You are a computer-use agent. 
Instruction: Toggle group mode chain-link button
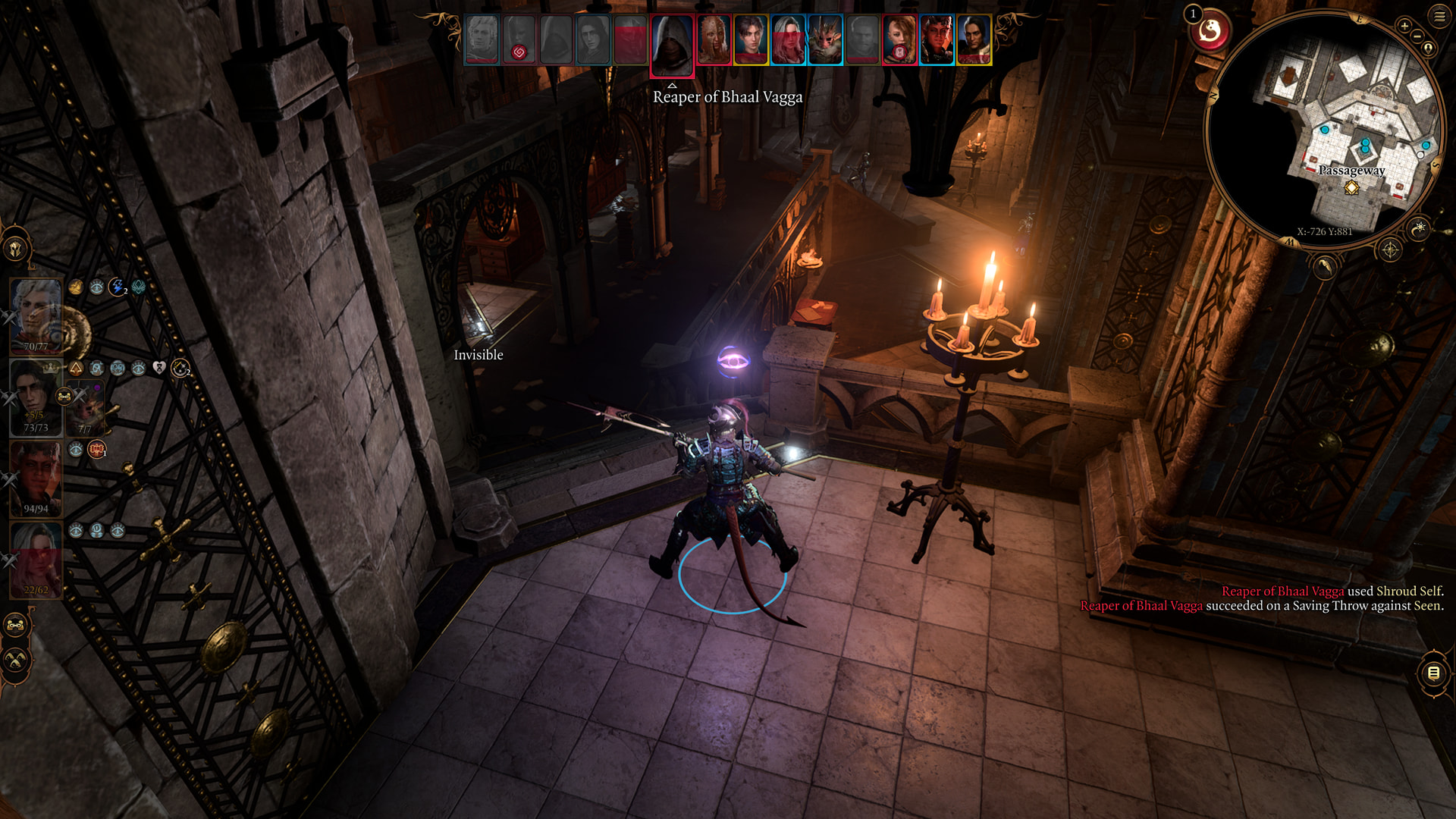pos(16,626)
